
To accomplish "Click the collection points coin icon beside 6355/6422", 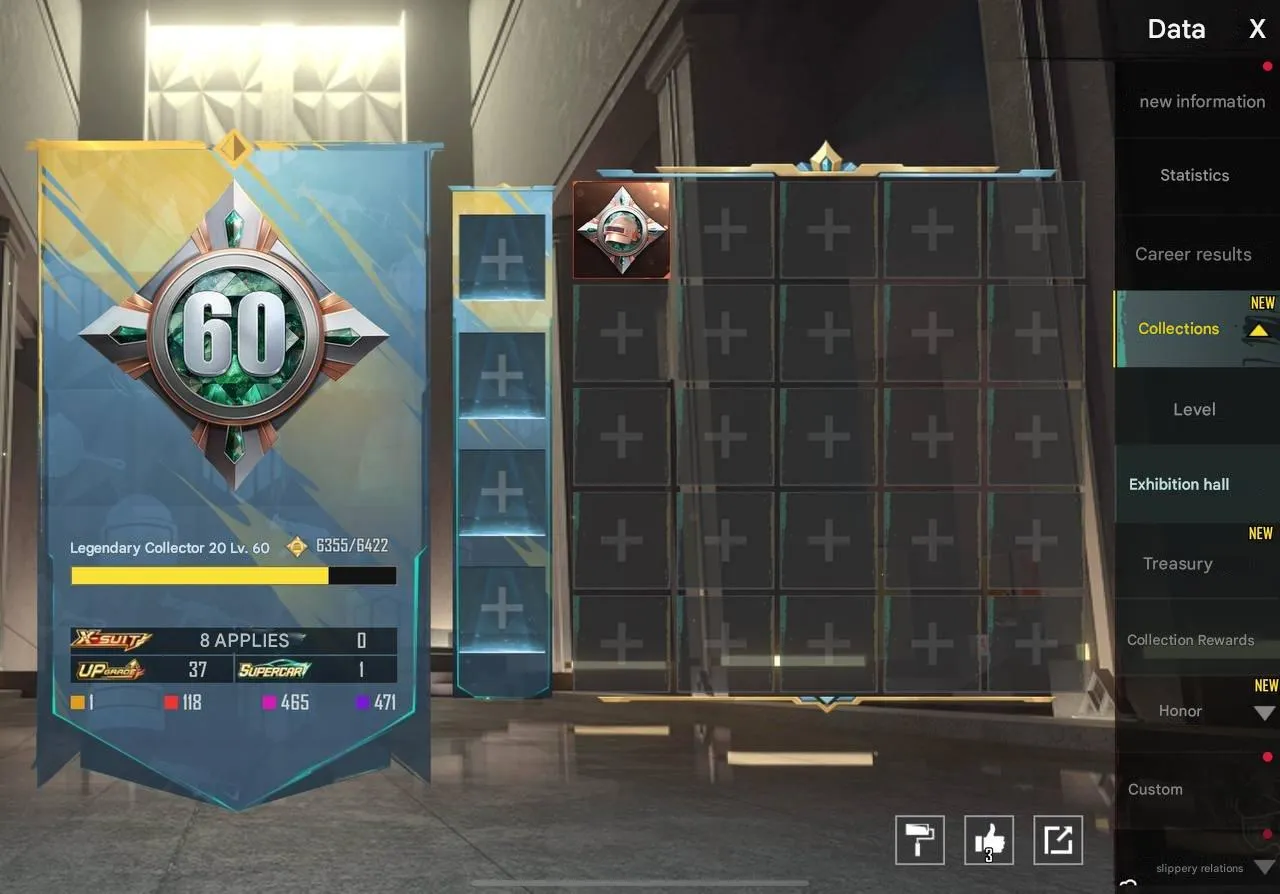I will 295,546.
